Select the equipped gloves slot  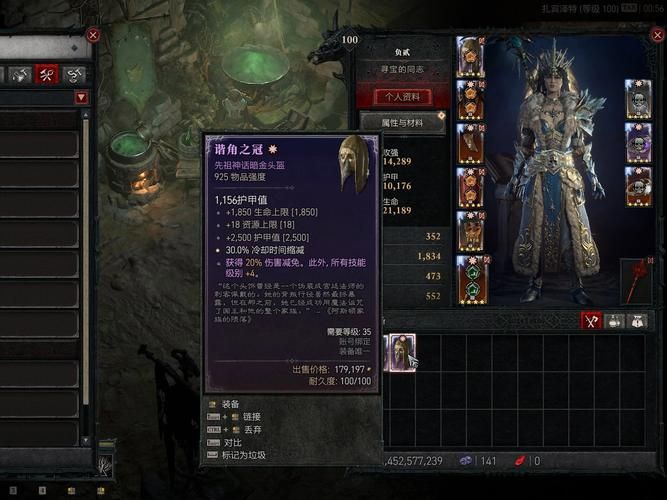click(470, 143)
